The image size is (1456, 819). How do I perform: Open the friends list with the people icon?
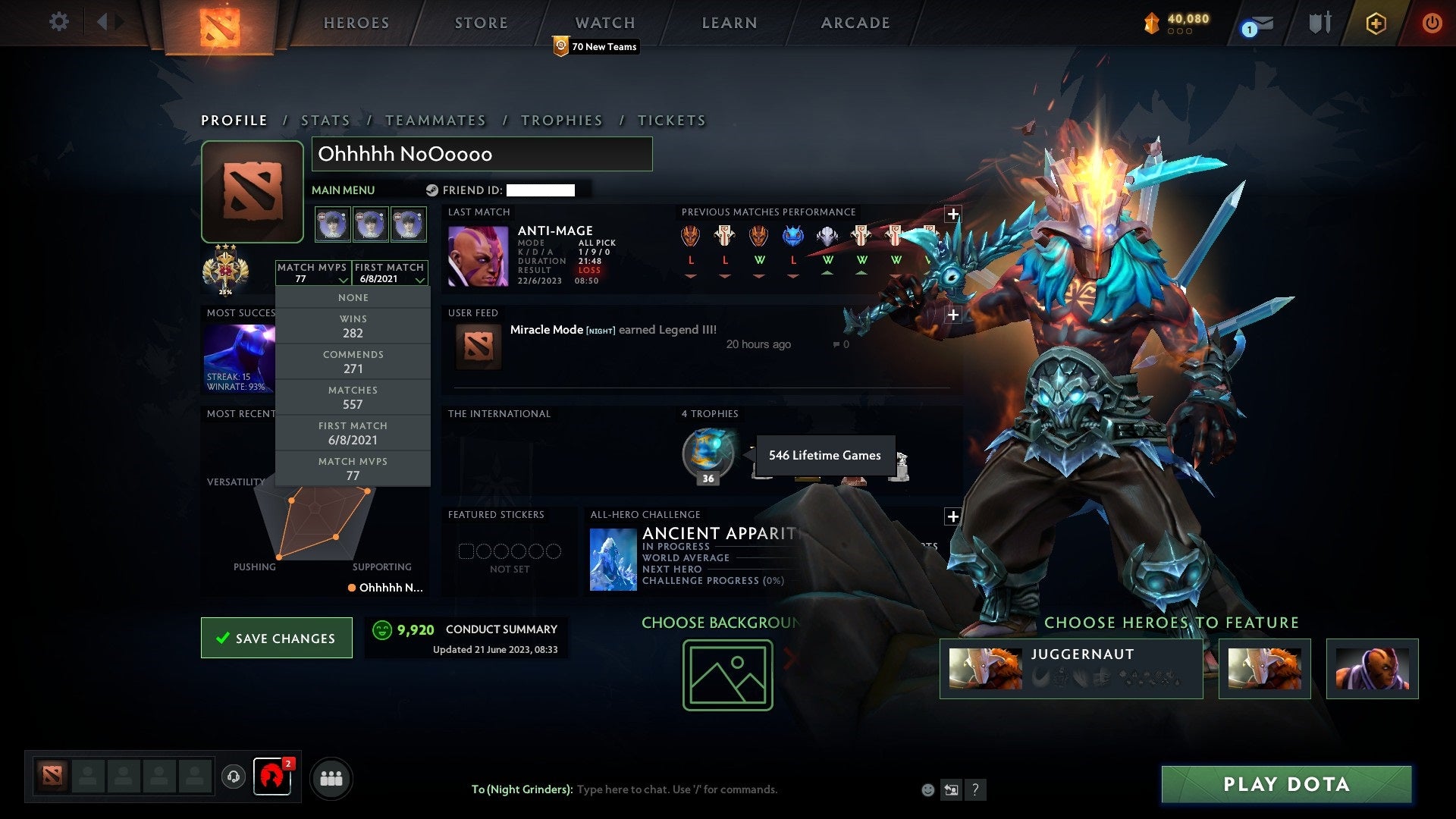pos(332,777)
